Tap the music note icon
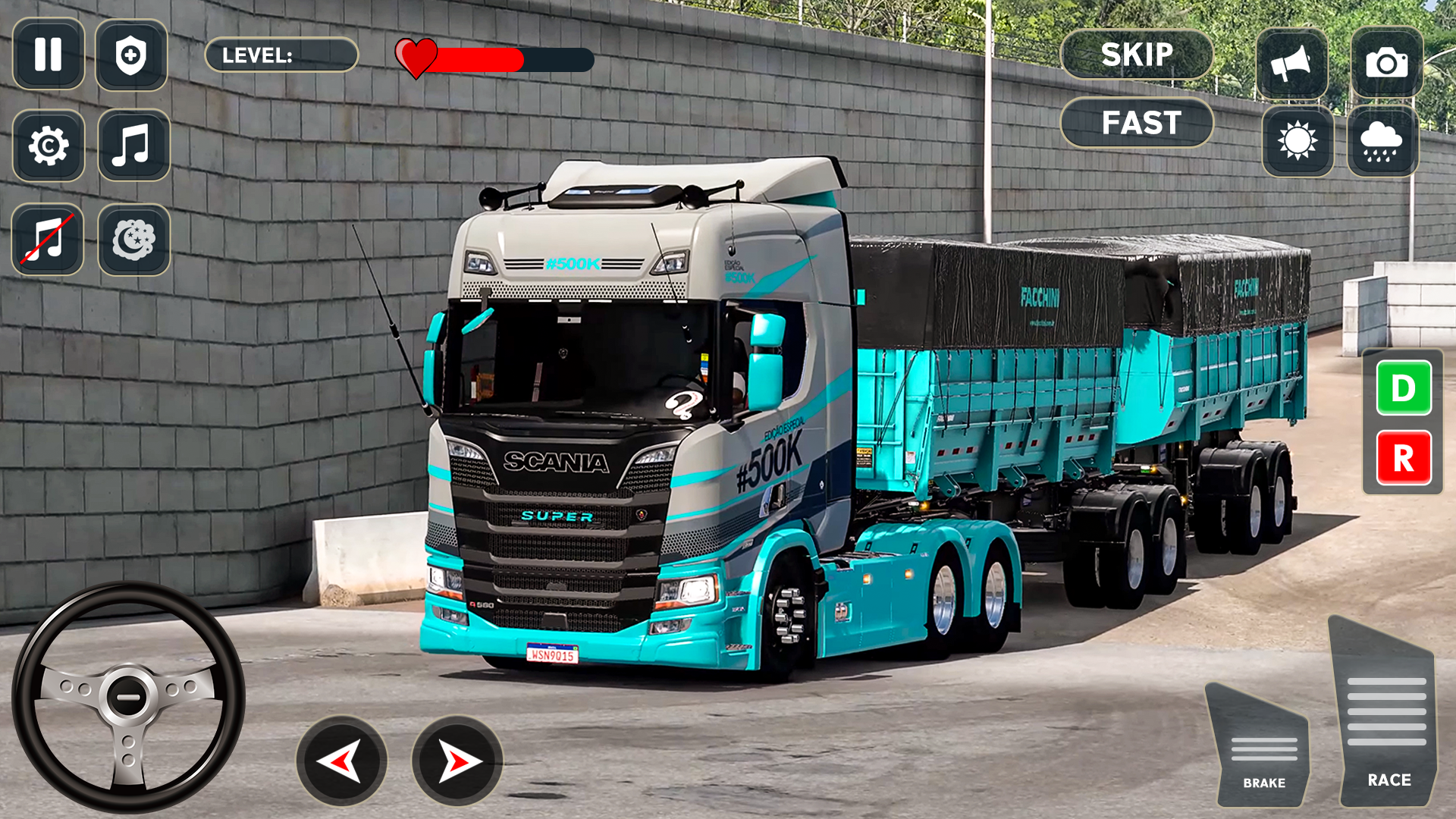1456x819 pixels. 133,146
